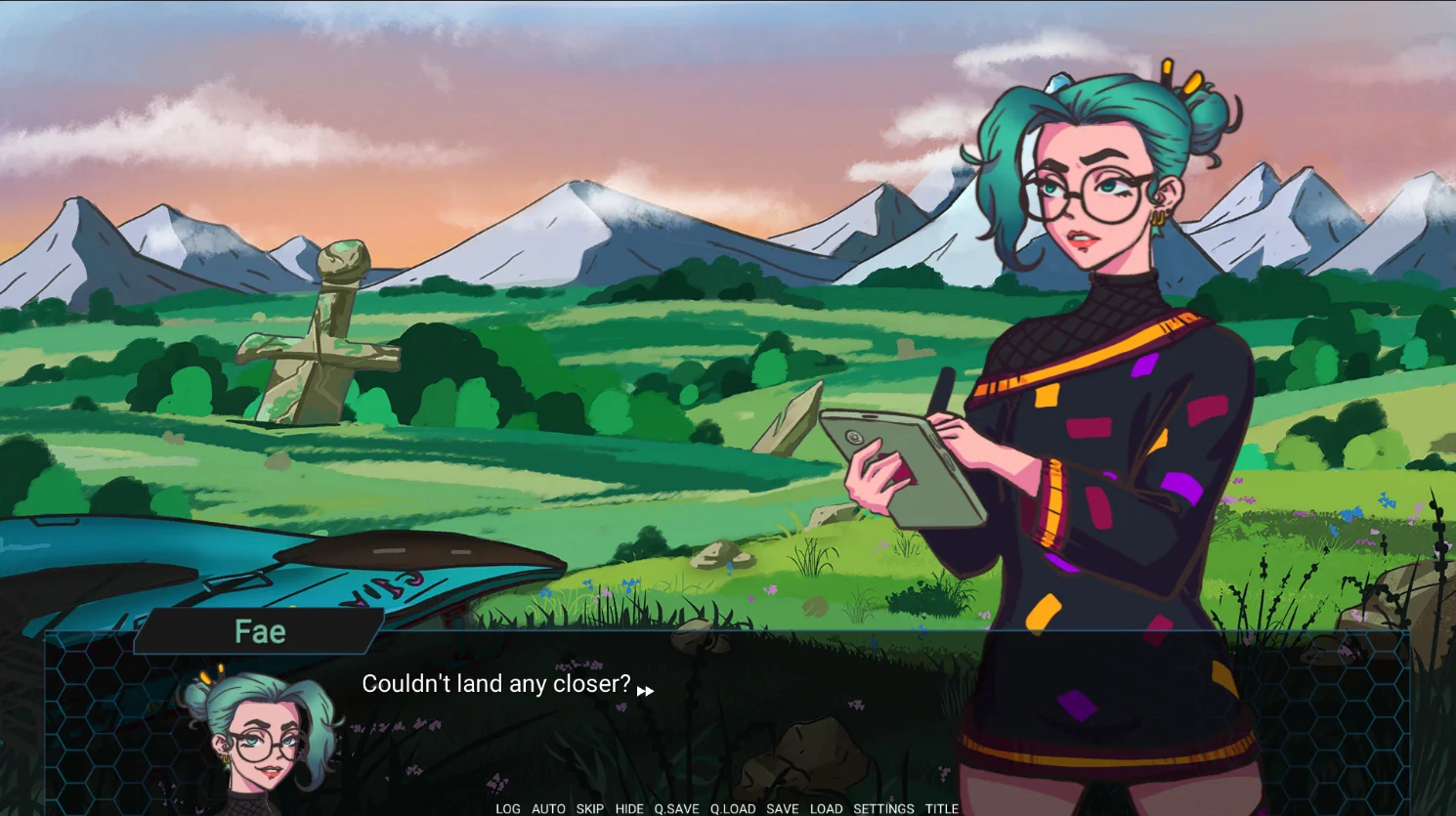Screen dimensions: 1456x816
Task: Open the SAVE menu
Action: click(x=782, y=808)
